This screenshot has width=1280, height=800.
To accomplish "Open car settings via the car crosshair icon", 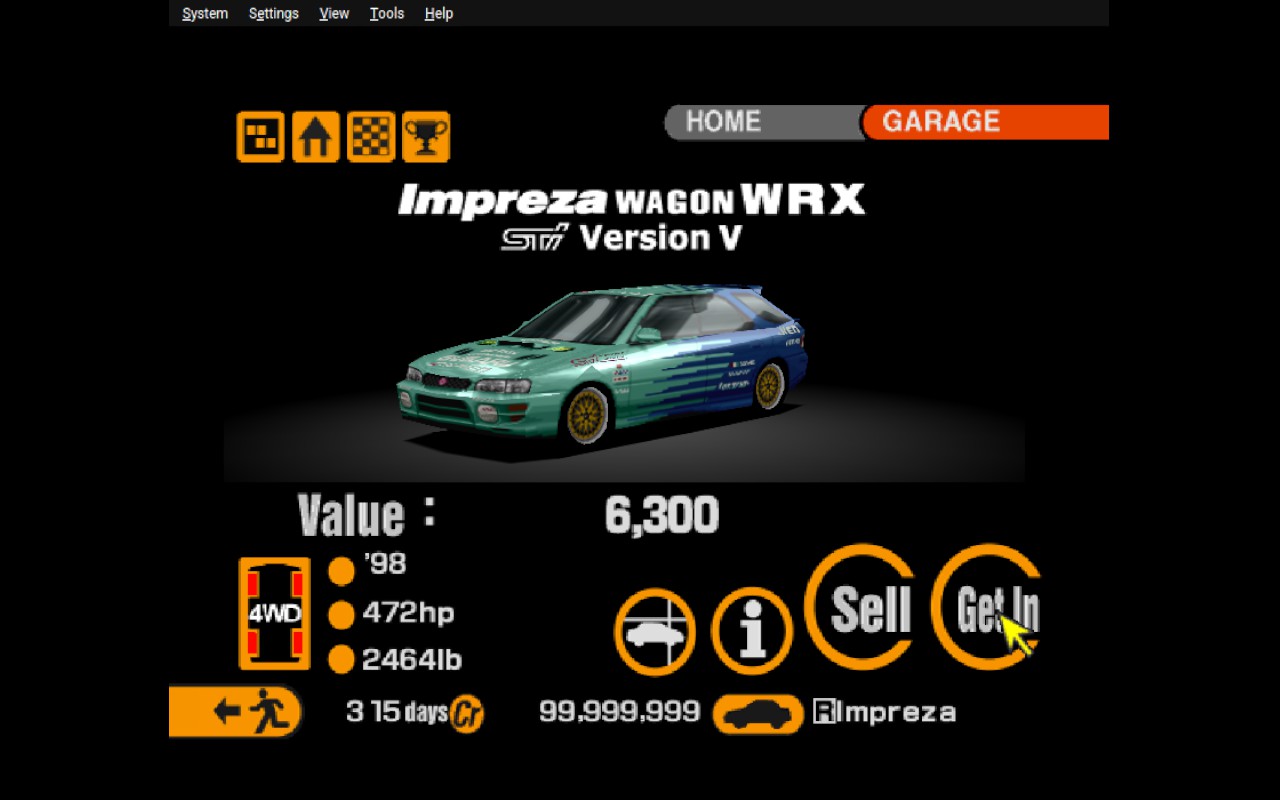I will coord(654,632).
